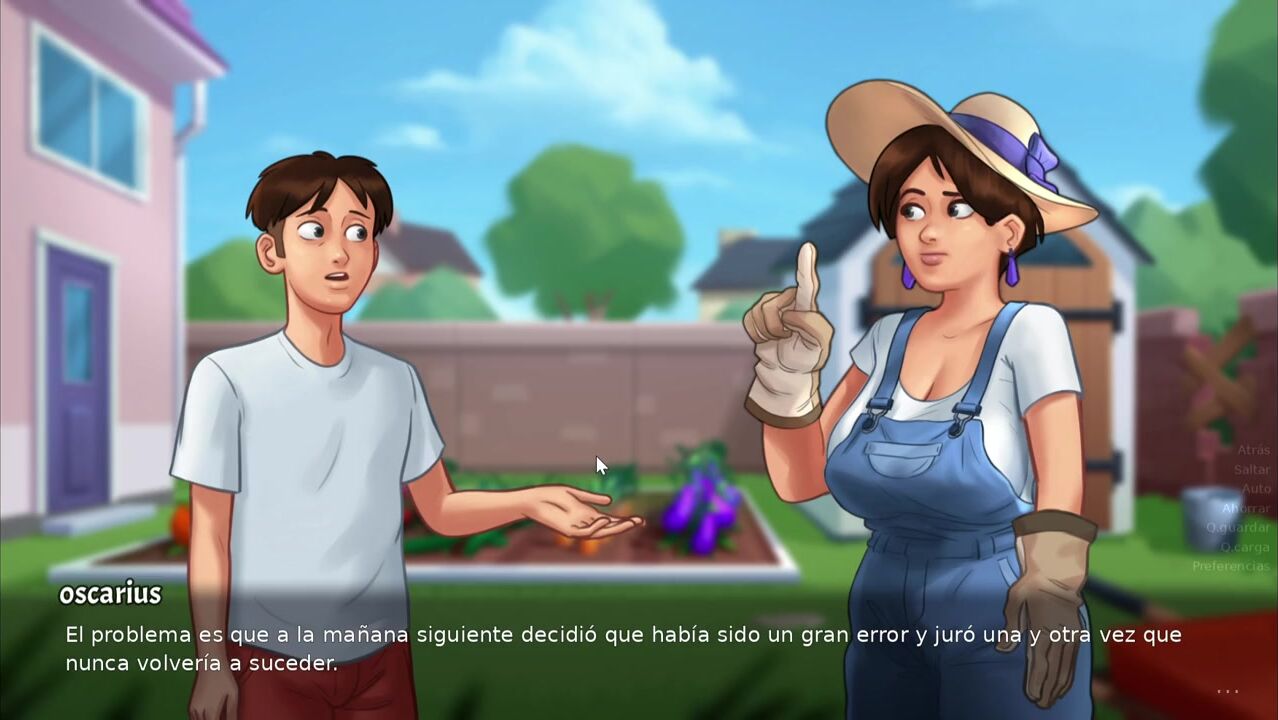The image size is (1278, 720).
Task: Skip dialogue using Saltar
Action: pos(1251,469)
